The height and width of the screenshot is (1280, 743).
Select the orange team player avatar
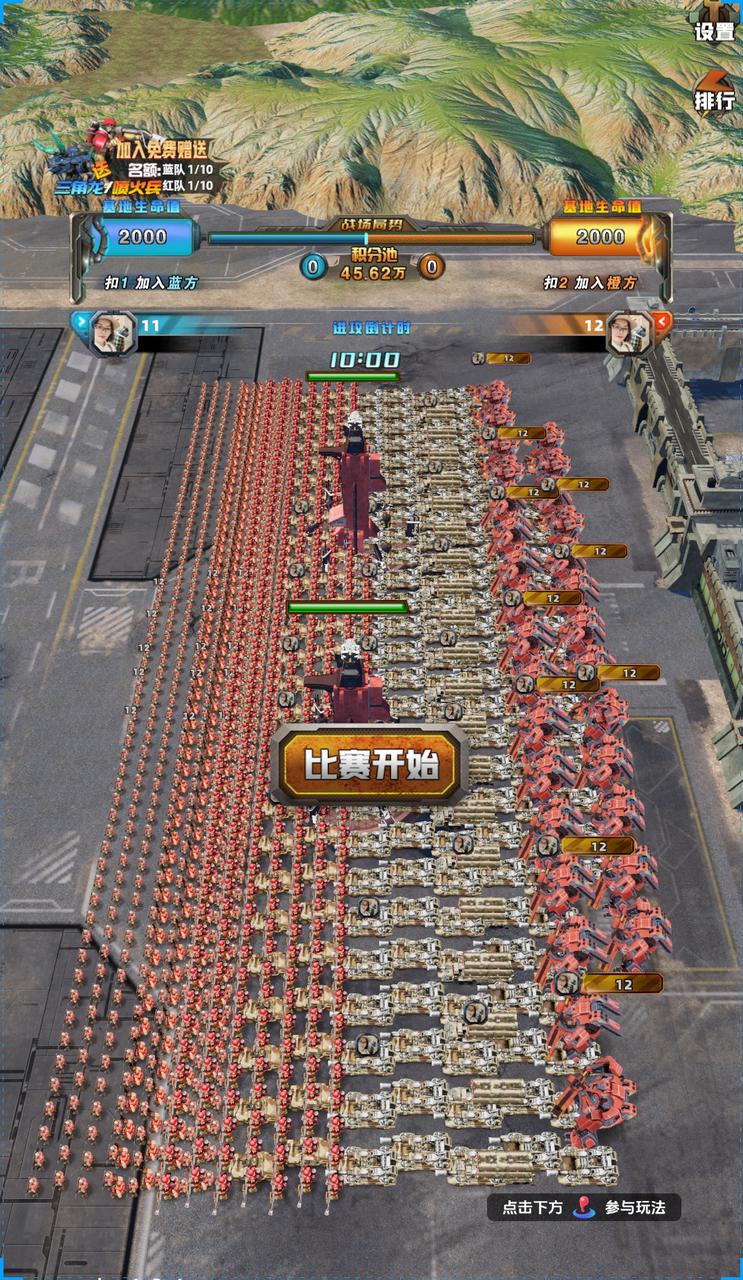(x=629, y=331)
